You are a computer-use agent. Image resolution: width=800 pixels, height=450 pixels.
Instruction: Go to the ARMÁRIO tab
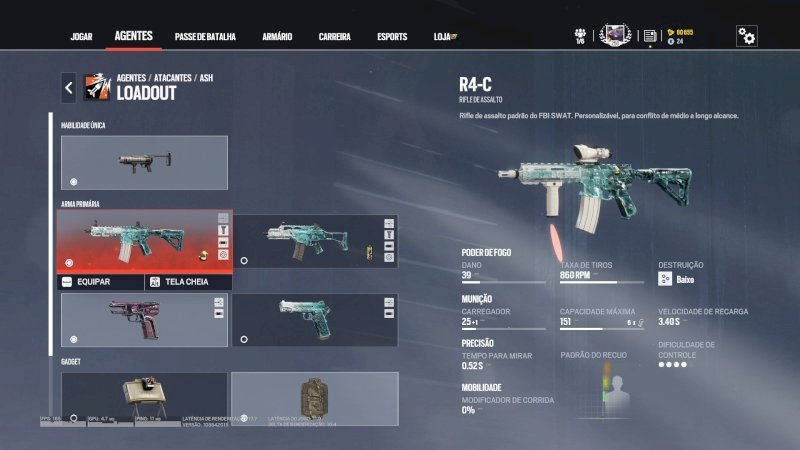[x=277, y=37]
